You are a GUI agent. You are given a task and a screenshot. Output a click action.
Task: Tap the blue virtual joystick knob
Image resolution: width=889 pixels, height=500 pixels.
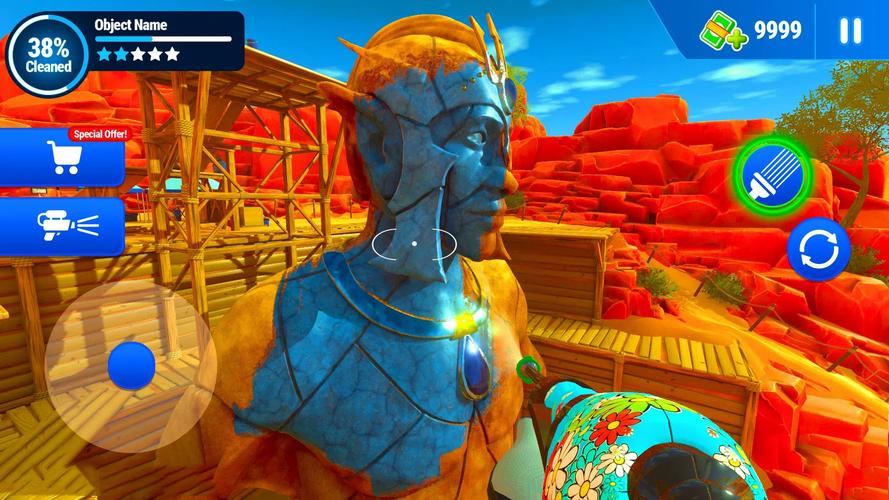coord(131,365)
